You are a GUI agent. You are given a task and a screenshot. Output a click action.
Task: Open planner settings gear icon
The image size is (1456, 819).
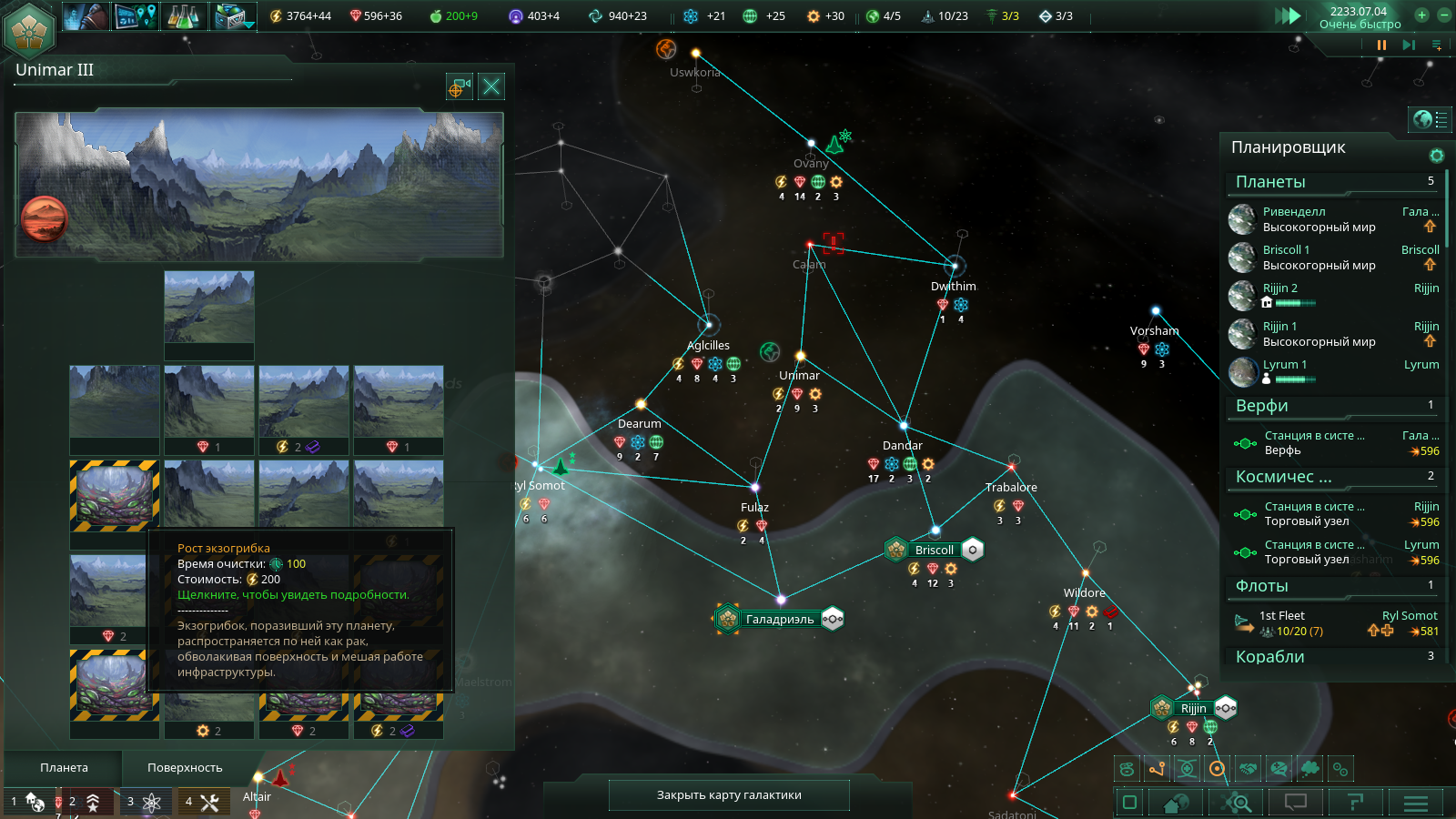(1437, 156)
